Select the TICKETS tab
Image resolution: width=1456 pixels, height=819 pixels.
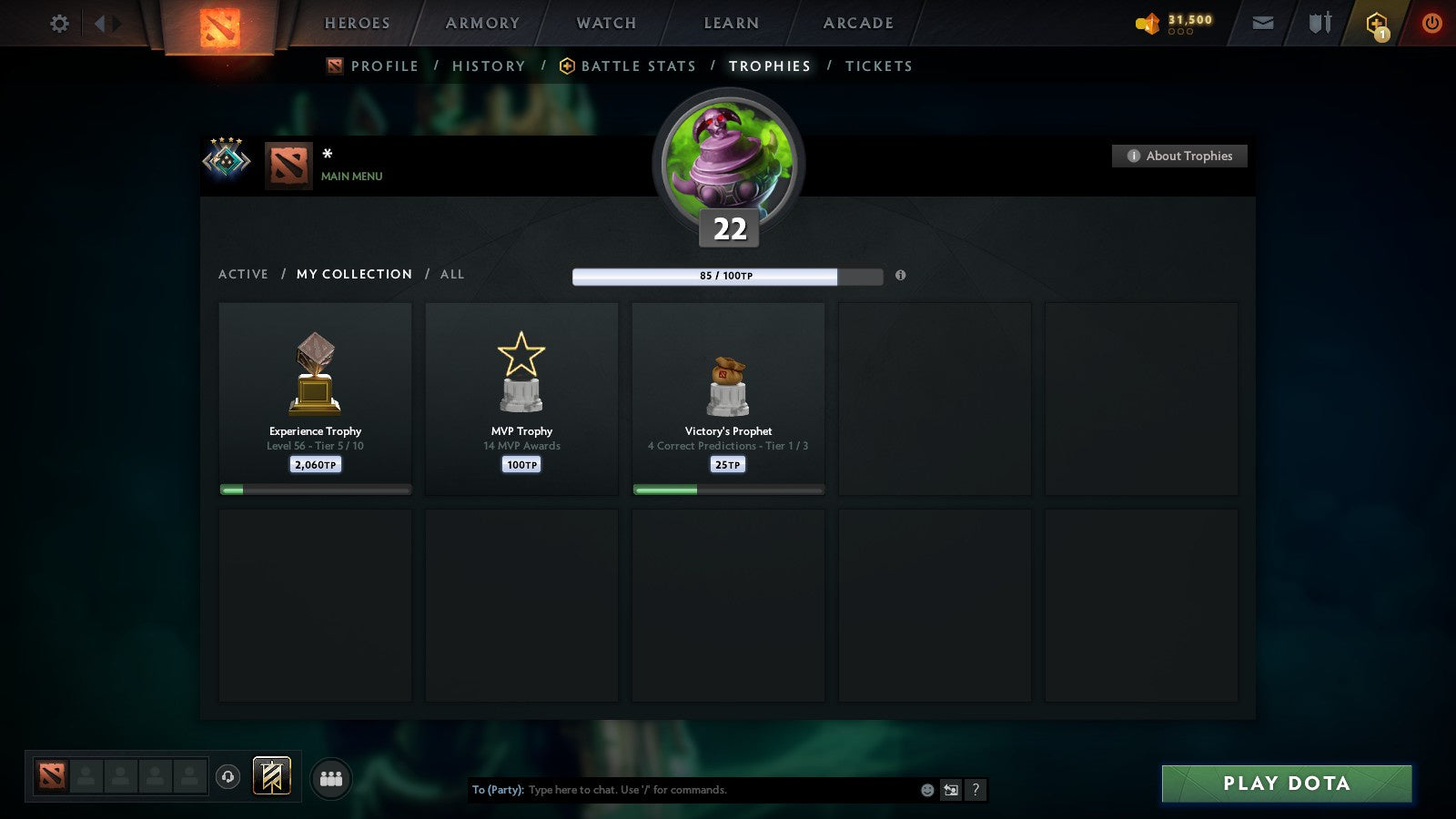pos(878,66)
